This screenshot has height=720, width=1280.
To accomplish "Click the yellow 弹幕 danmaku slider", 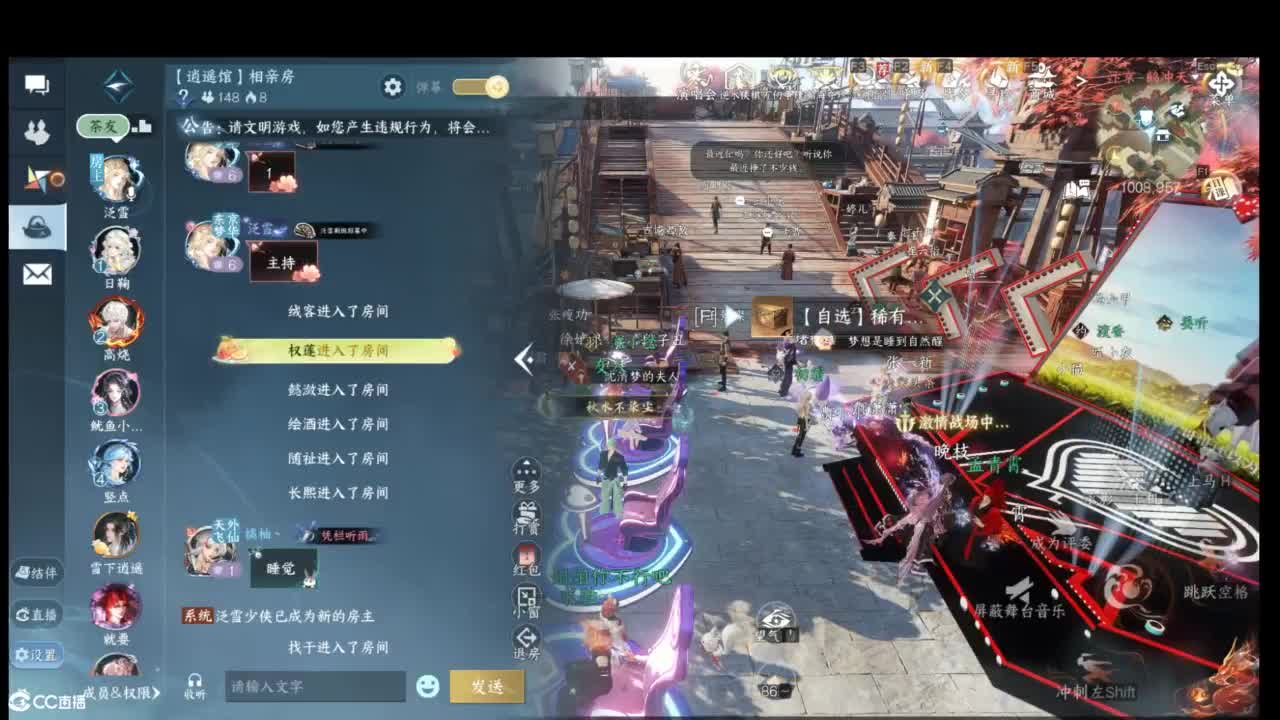I will [x=480, y=87].
